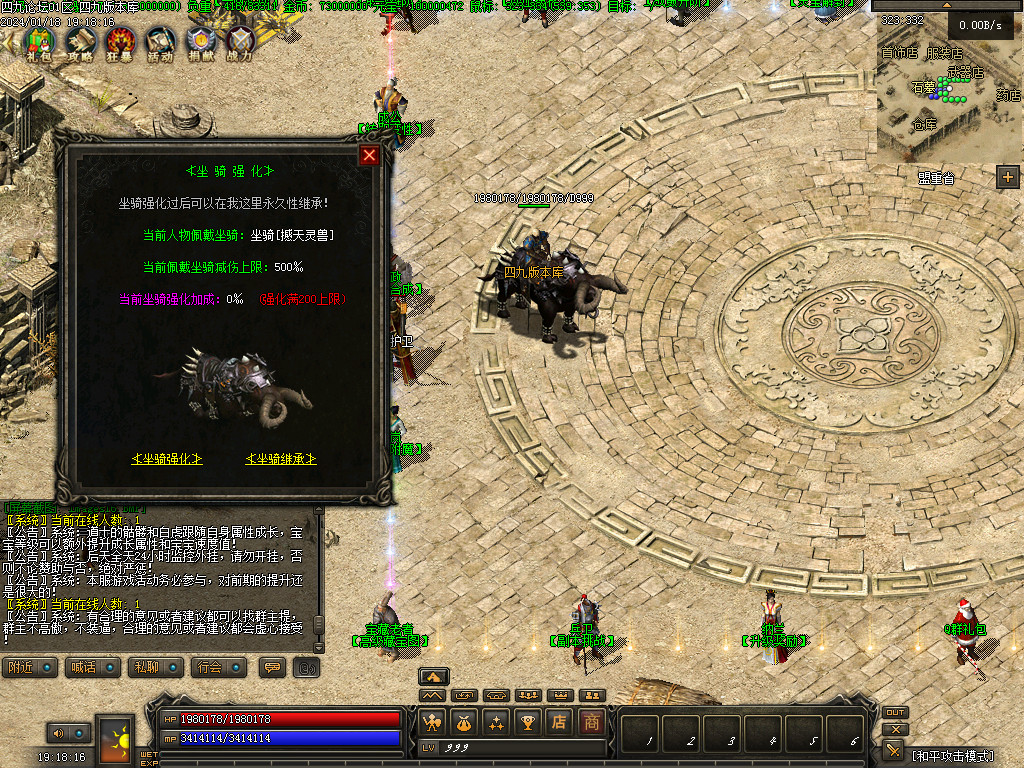Expand the minimap with the plus button
Image resolution: width=1024 pixels, height=768 pixels.
click(x=1007, y=177)
